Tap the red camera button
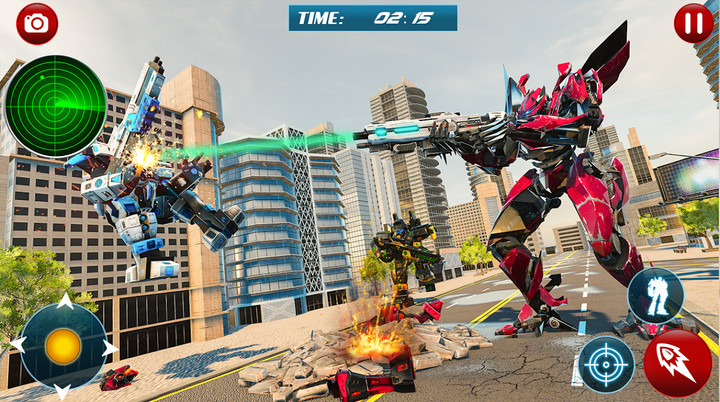The width and height of the screenshot is (720, 402). 37,23
